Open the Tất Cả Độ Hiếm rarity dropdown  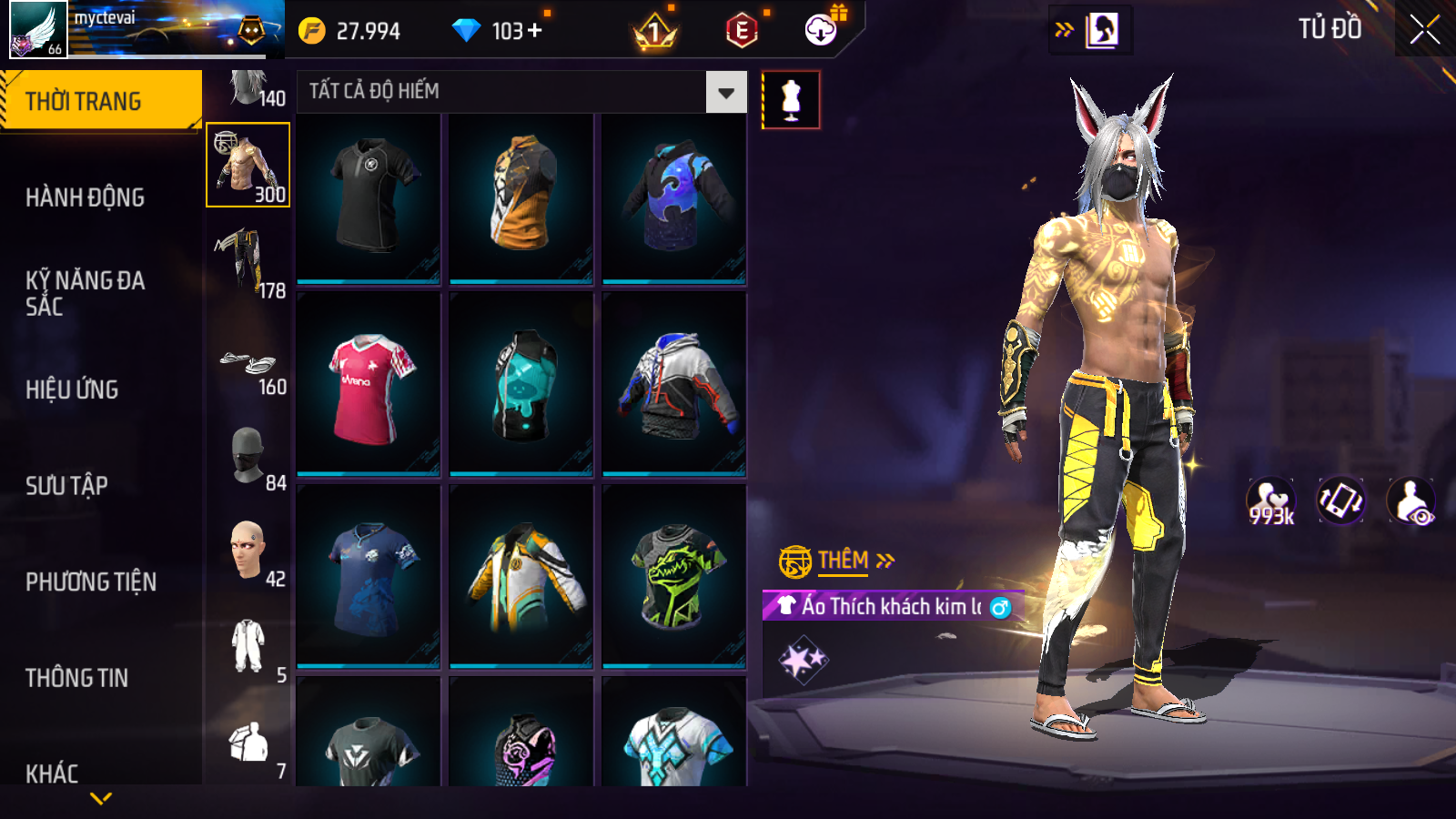point(725,92)
